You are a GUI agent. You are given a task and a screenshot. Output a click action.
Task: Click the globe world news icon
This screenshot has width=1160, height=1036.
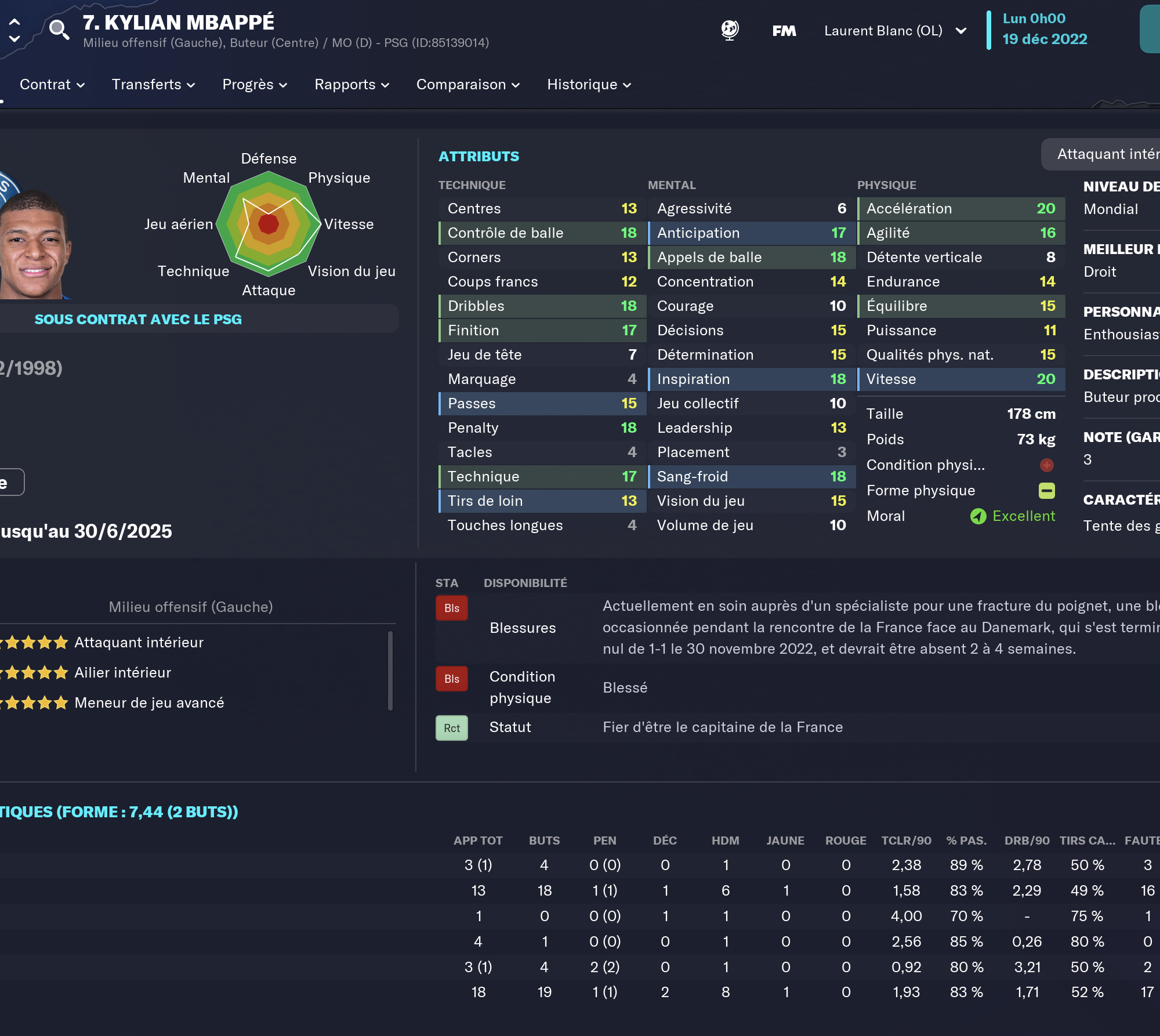pos(730,31)
